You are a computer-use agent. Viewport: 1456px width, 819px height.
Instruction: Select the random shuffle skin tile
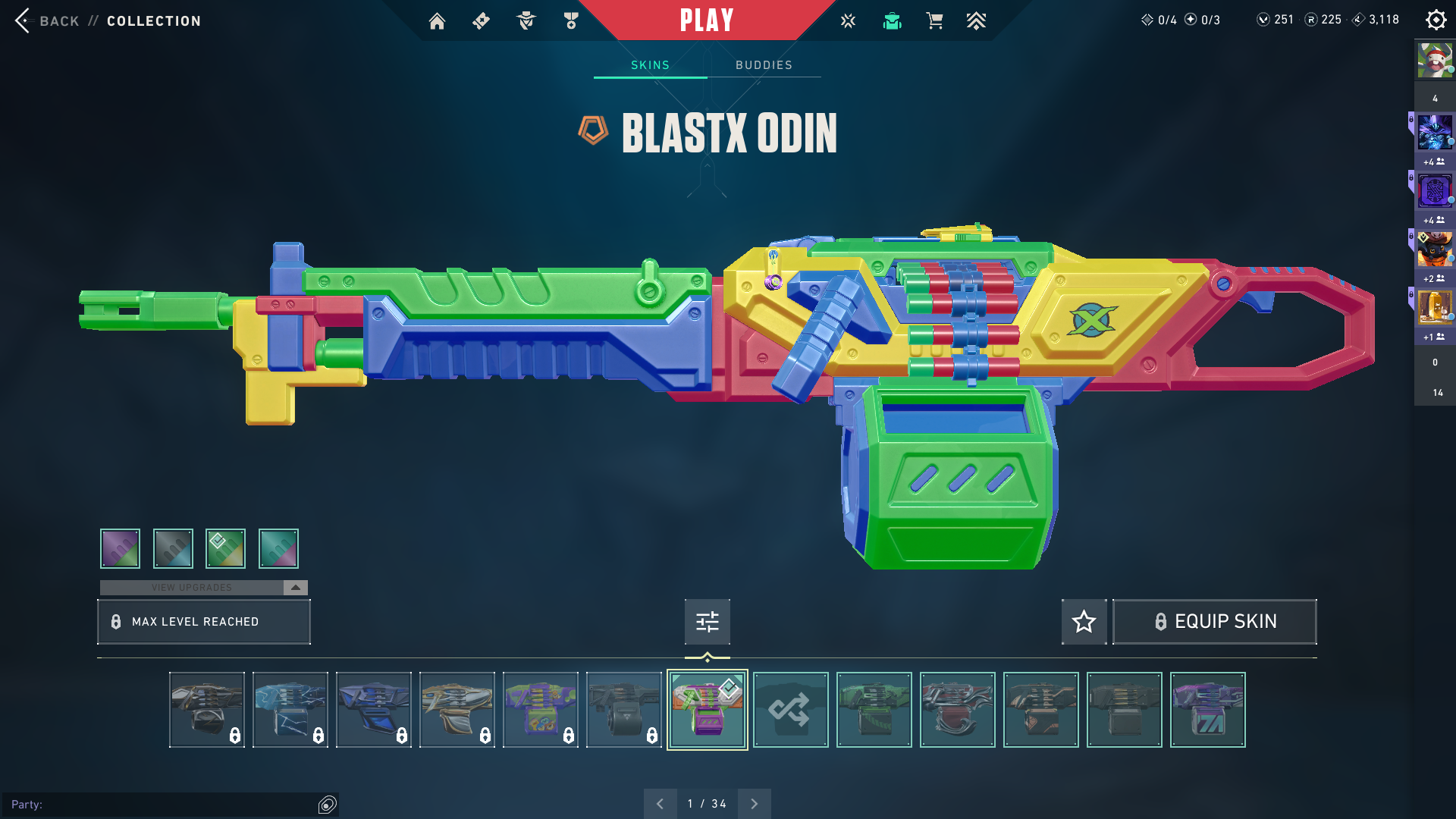pos(790,710)
